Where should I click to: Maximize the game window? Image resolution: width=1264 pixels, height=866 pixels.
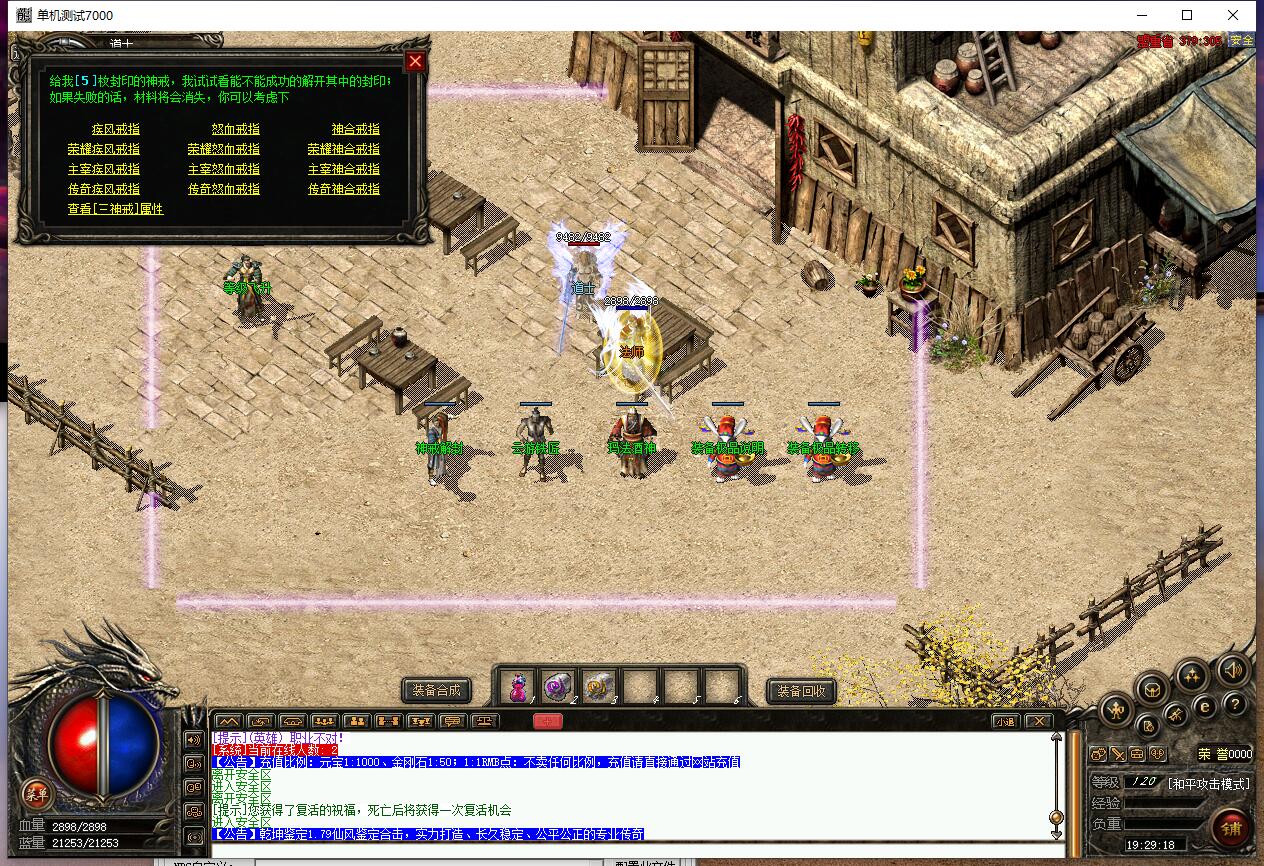[1187, 15]
